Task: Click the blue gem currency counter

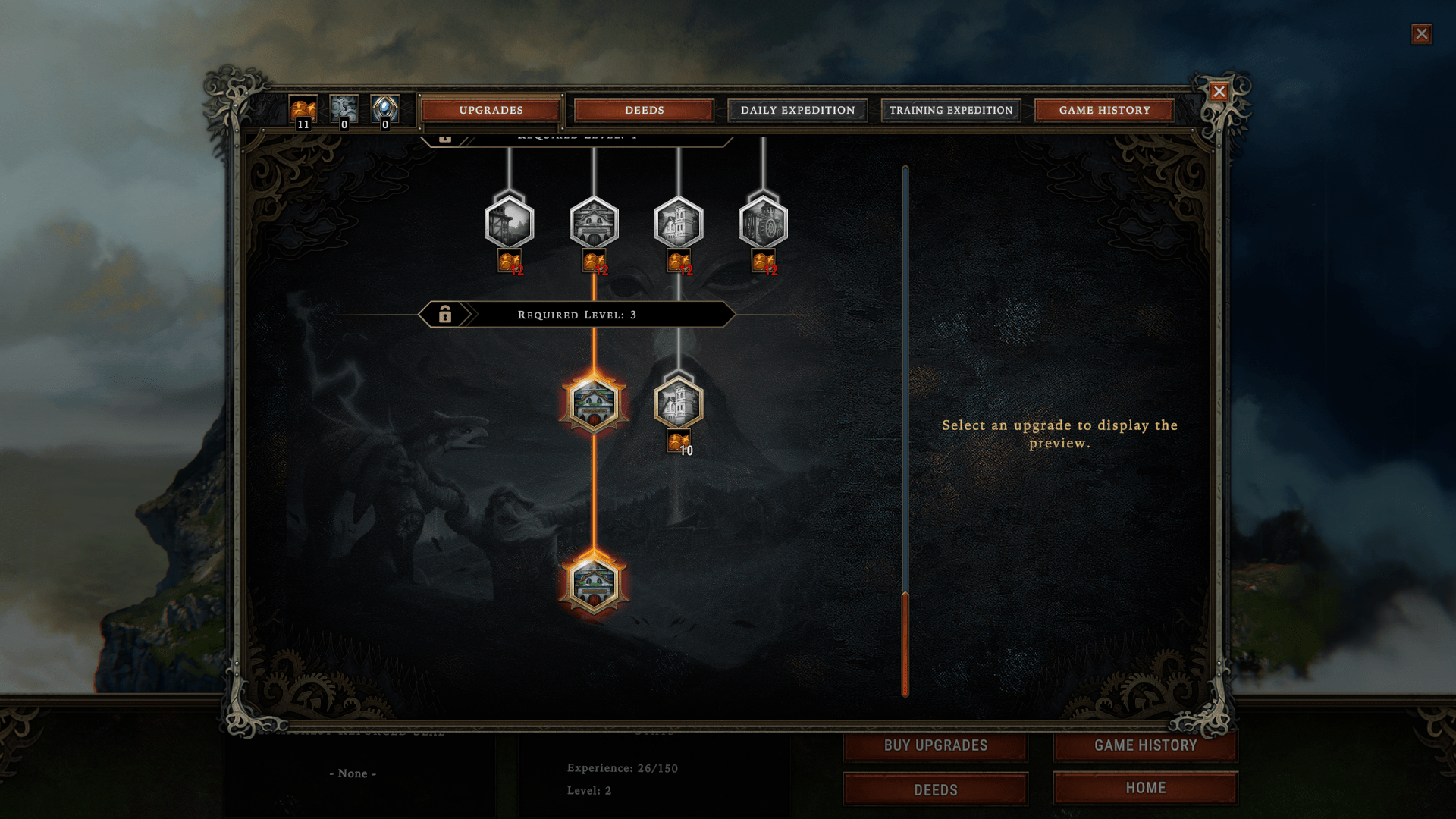Action: (x=384, y=110)
